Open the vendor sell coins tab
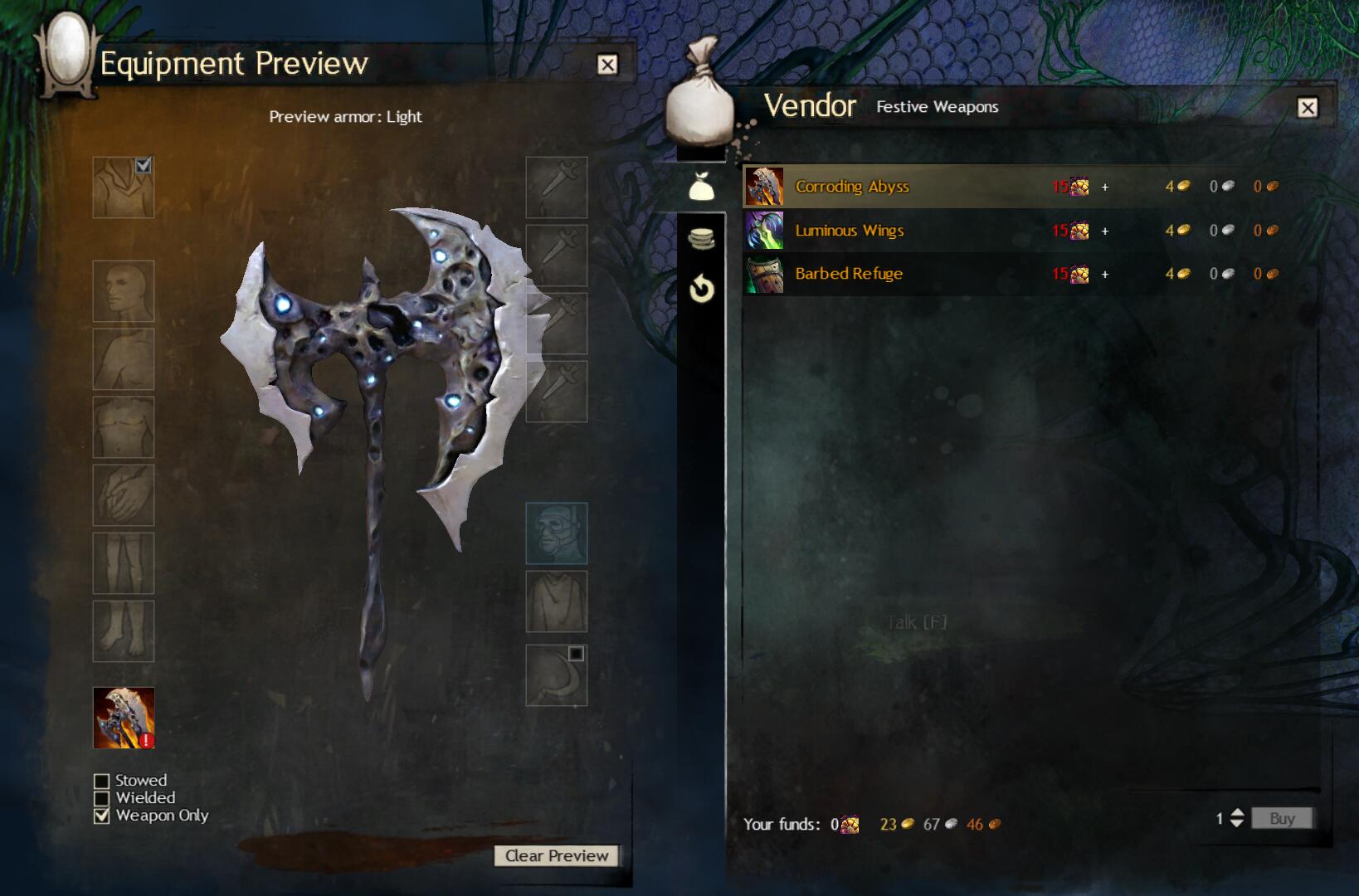Screen dimensions: 1359x896 pos(702,239)
